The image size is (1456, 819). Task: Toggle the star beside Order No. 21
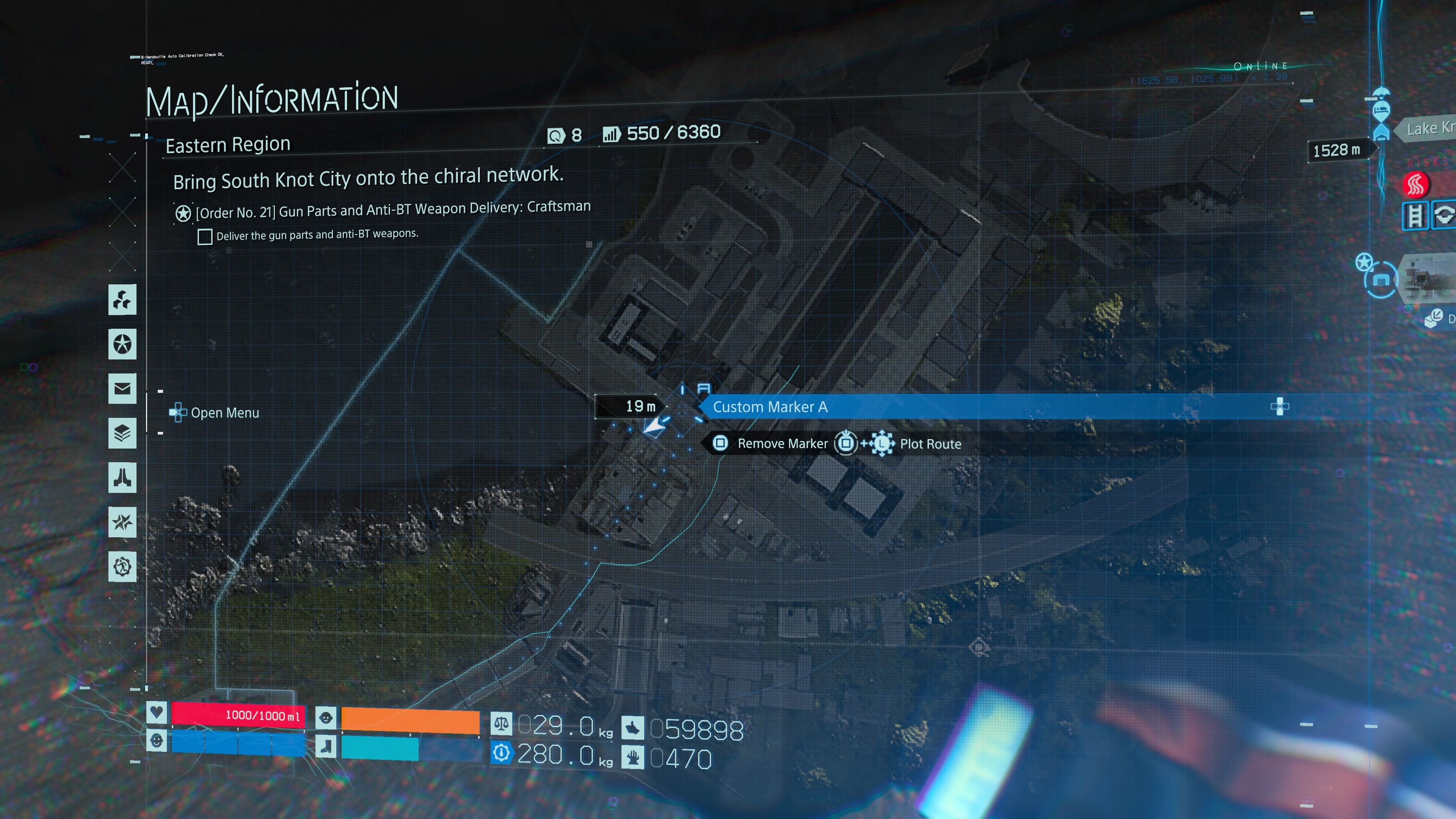182,212
